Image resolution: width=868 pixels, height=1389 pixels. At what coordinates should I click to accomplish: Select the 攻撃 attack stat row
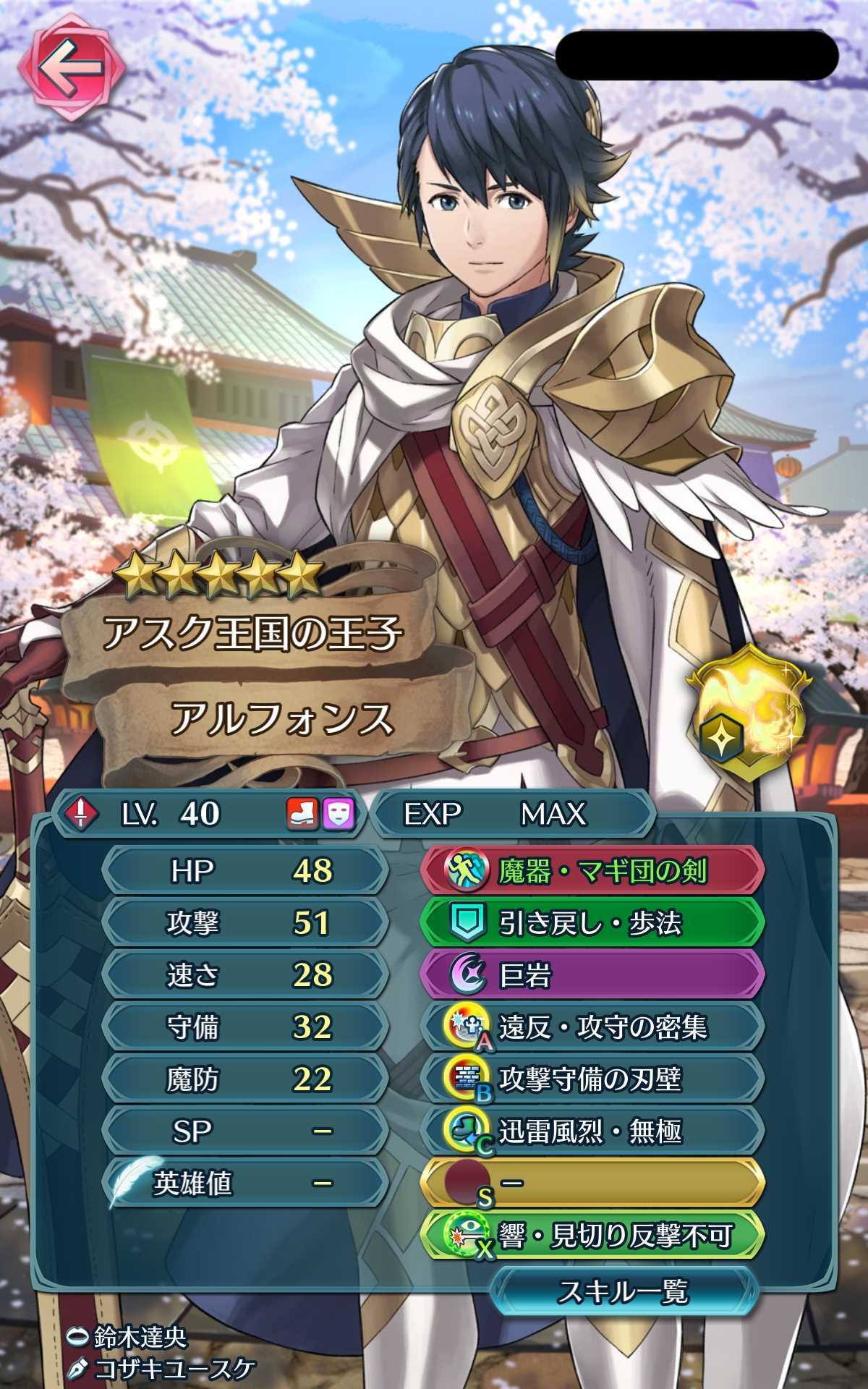point(244,923)
